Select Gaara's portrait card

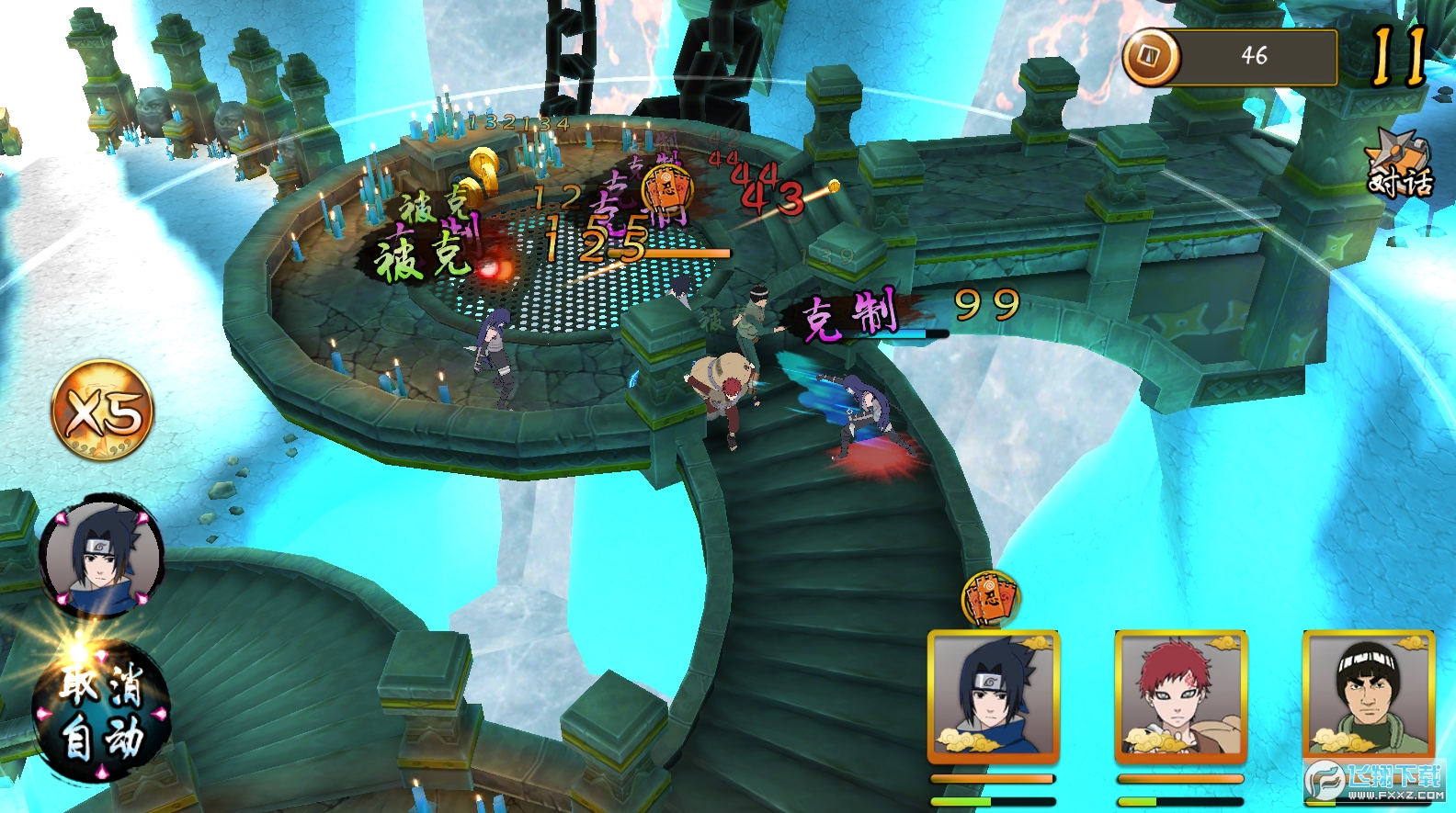pos(1180,696)
